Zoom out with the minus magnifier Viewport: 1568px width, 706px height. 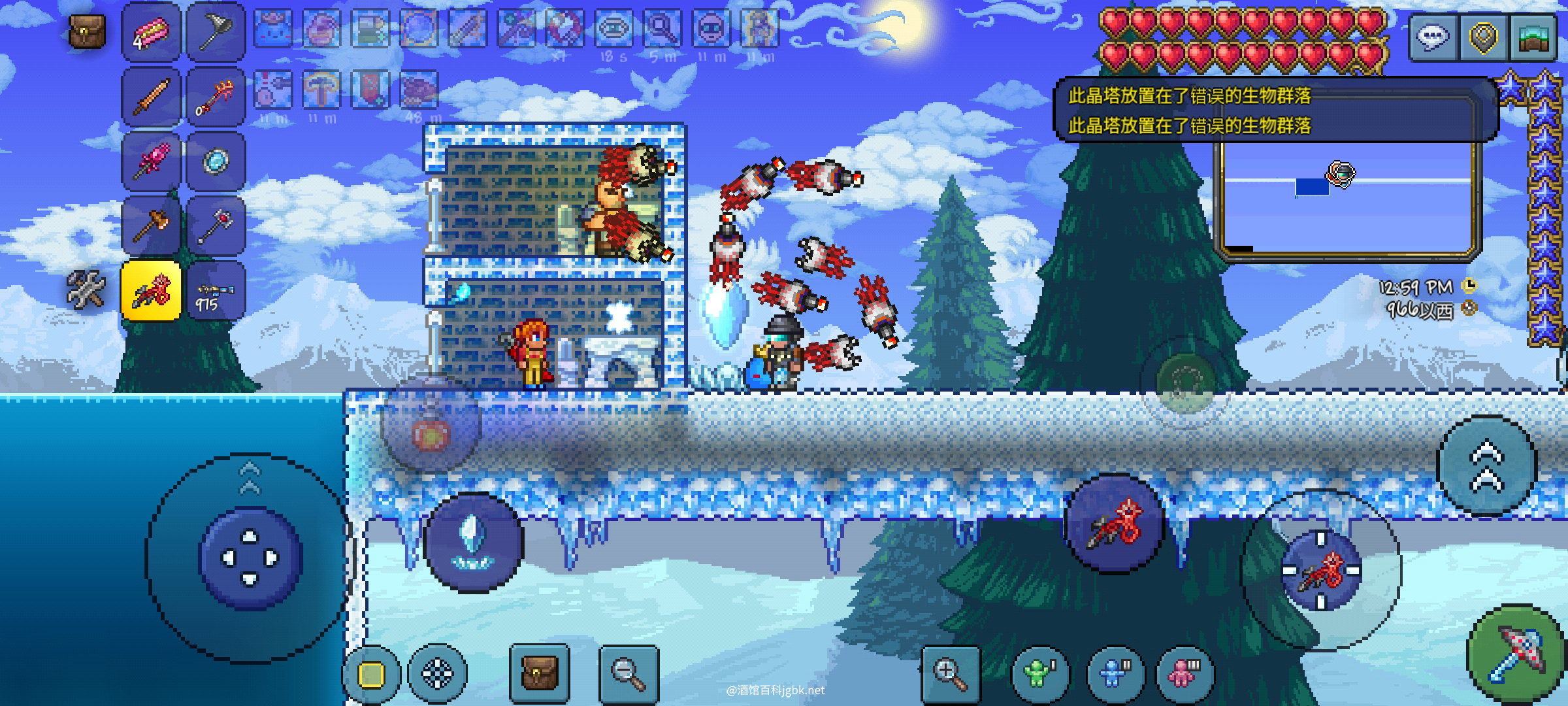click(628, 672)
